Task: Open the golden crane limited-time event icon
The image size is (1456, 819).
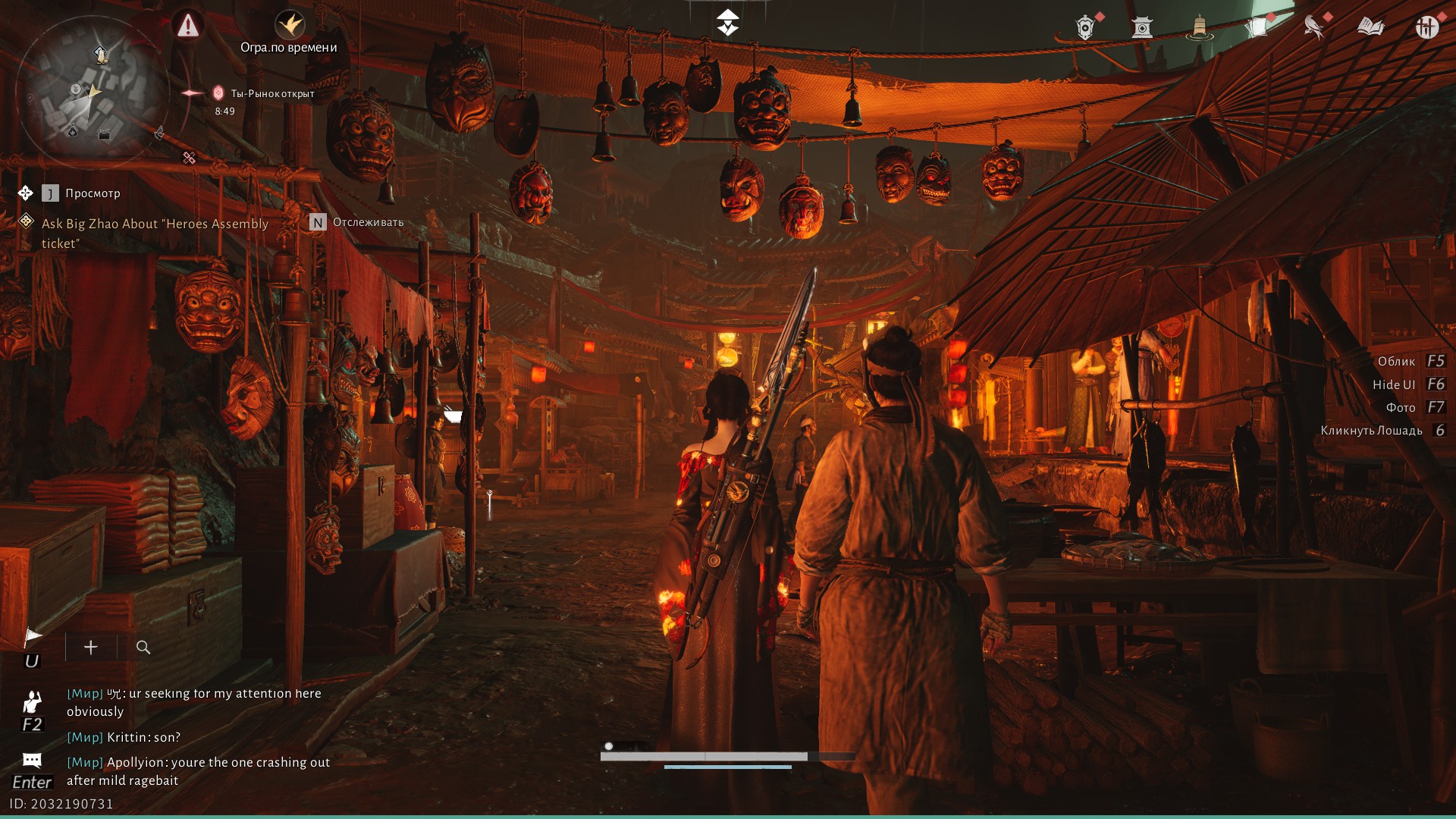Action: pyautogui.click(x=289, y=25)
